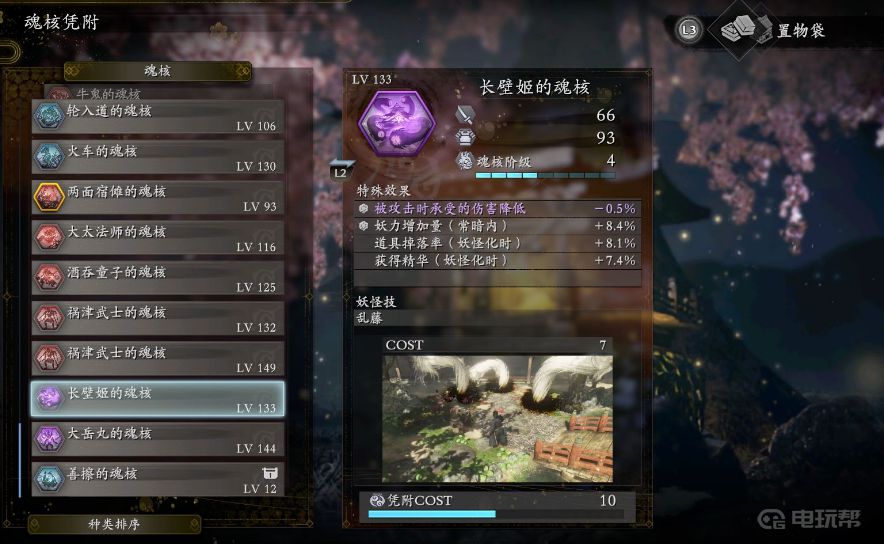Select the 获得精华 effect row

497,260
